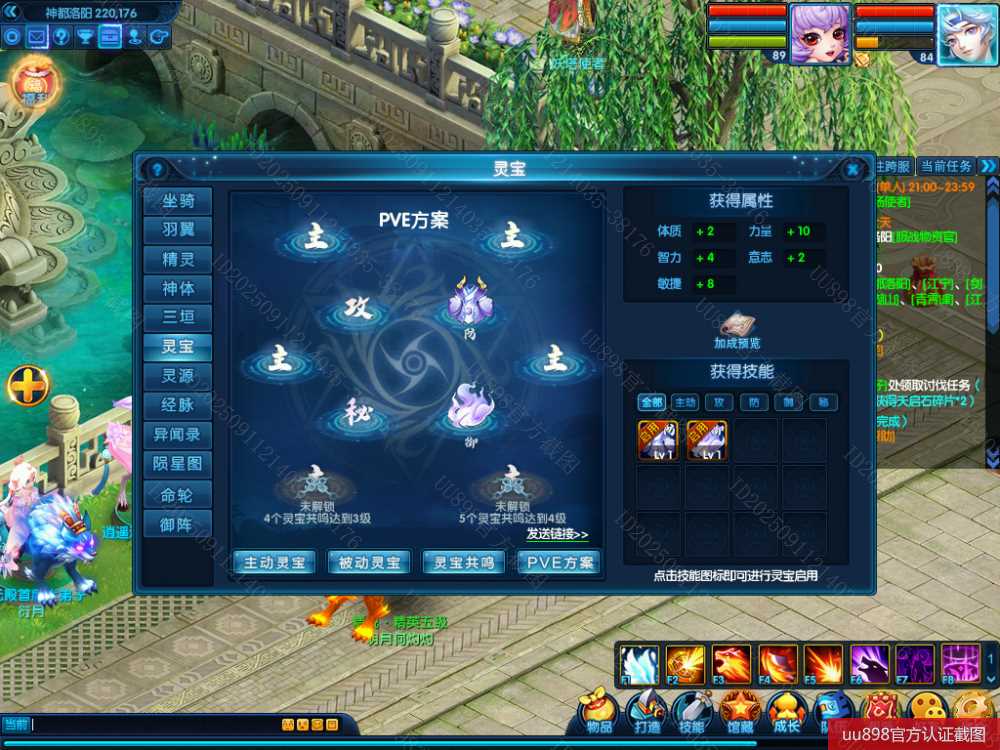
Task: Select the 精灵 tab
Action: [178, 259]
